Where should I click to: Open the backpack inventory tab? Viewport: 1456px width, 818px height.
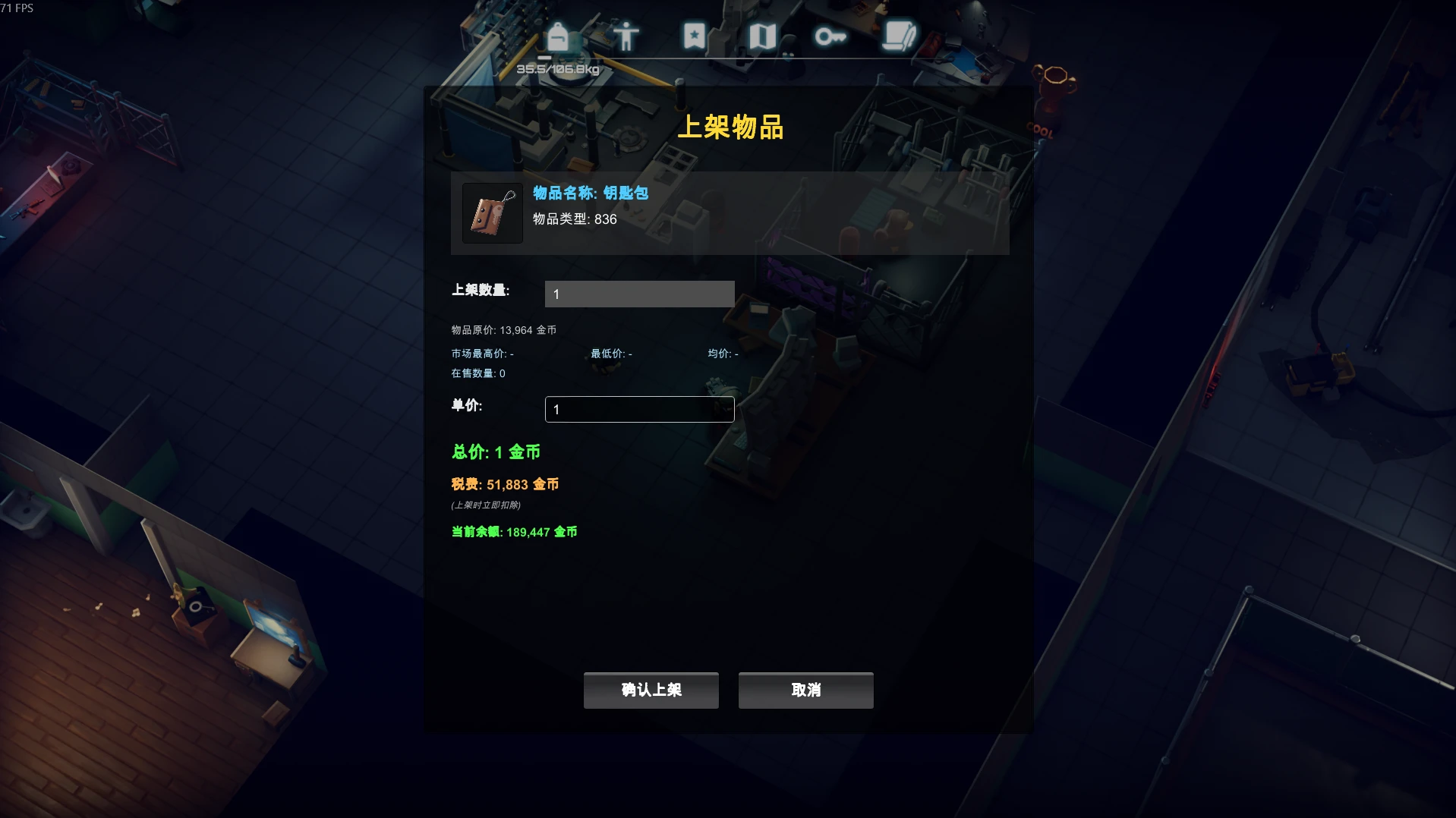pyautogui.click(x=558, y=36)
